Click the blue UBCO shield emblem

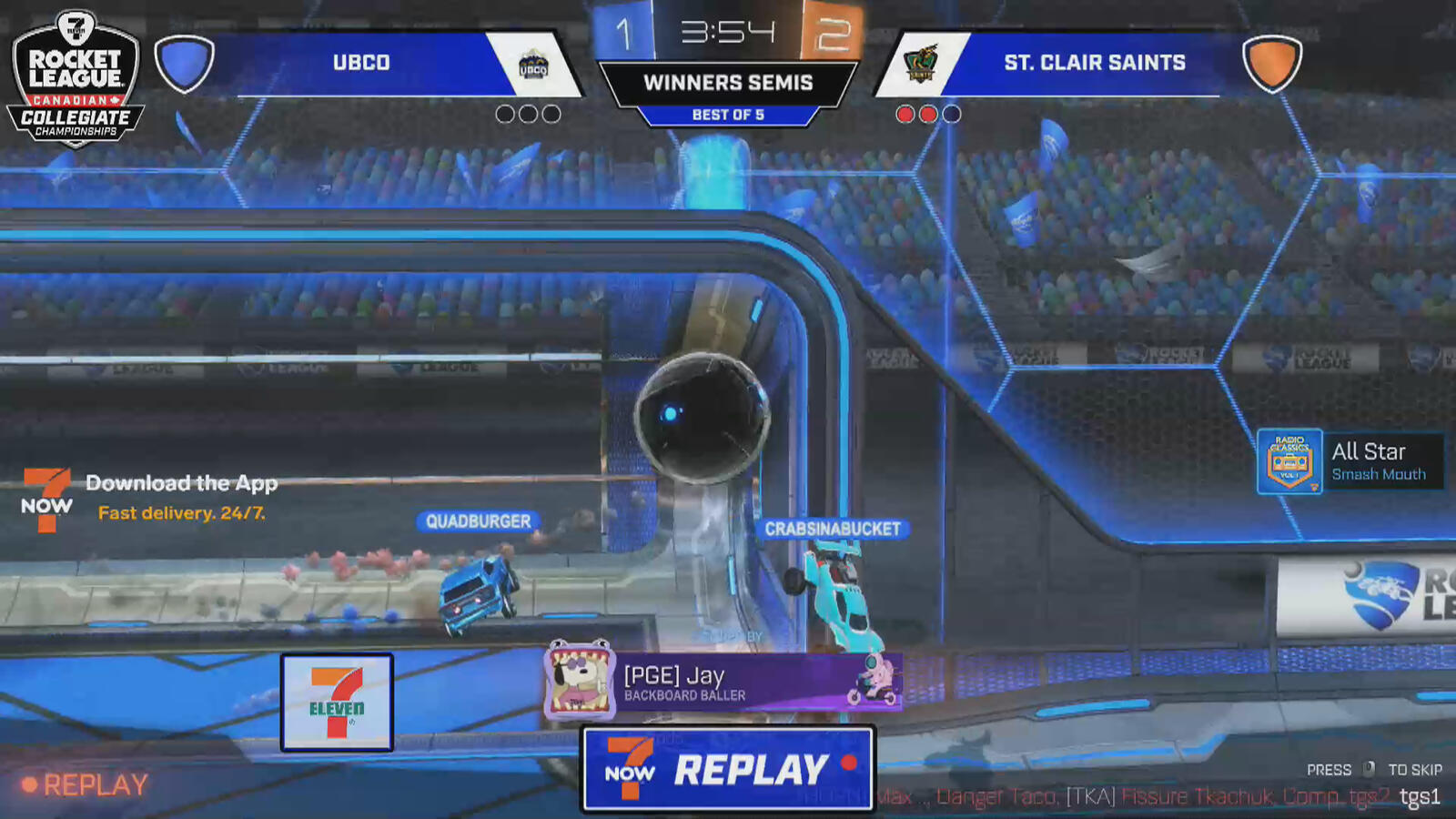coord(185,63)
